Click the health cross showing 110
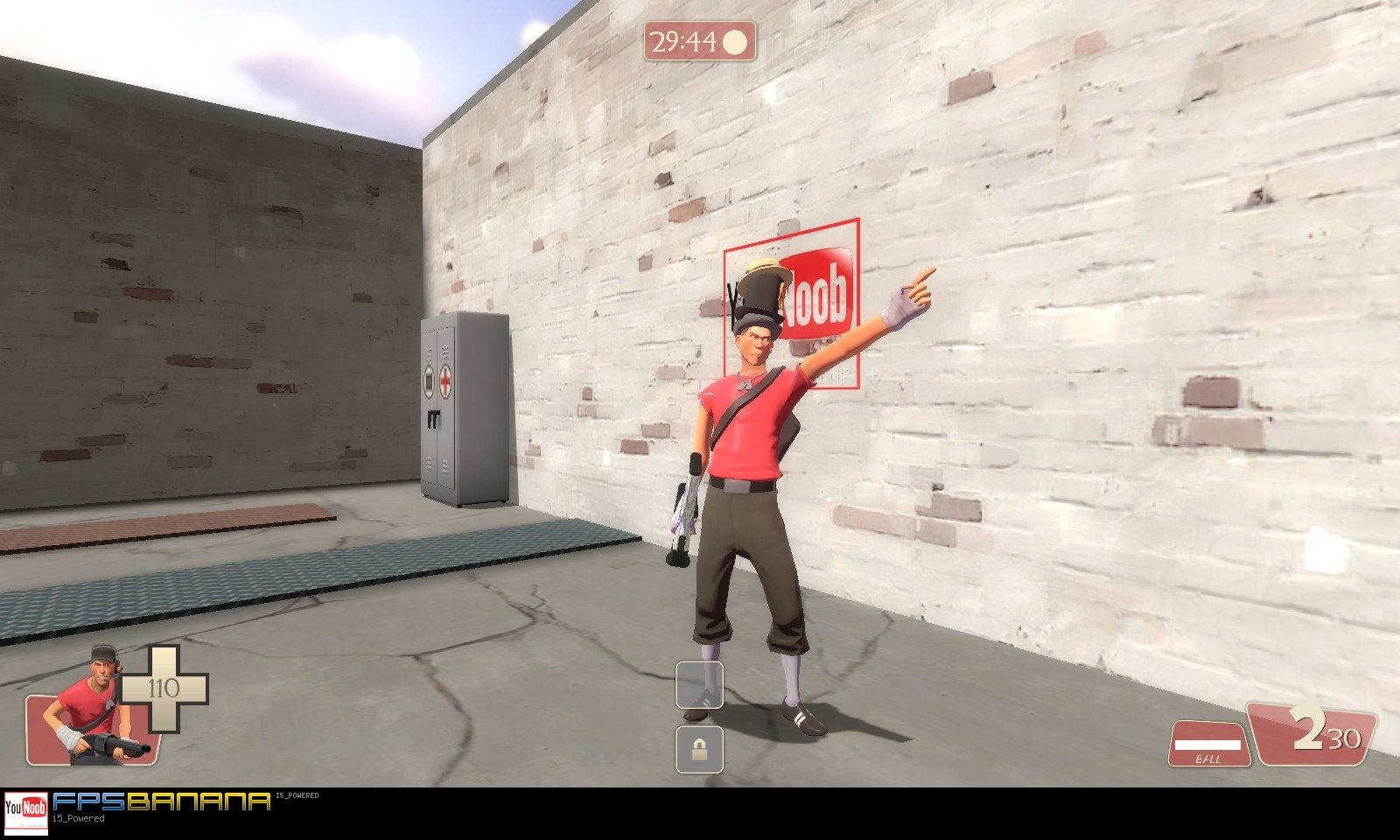The image size is (1400, 840). point(166,687)
